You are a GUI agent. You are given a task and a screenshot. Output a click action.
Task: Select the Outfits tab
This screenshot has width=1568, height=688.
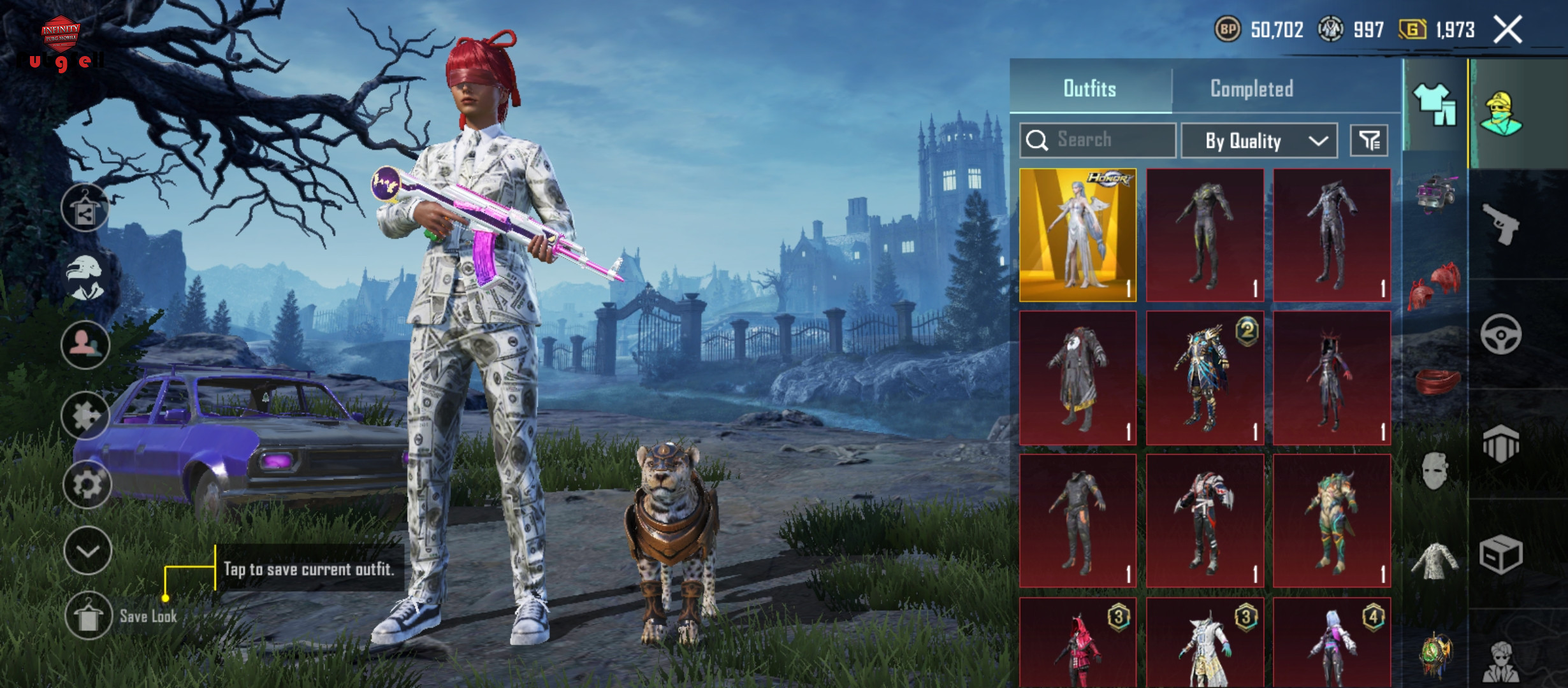1089,89
